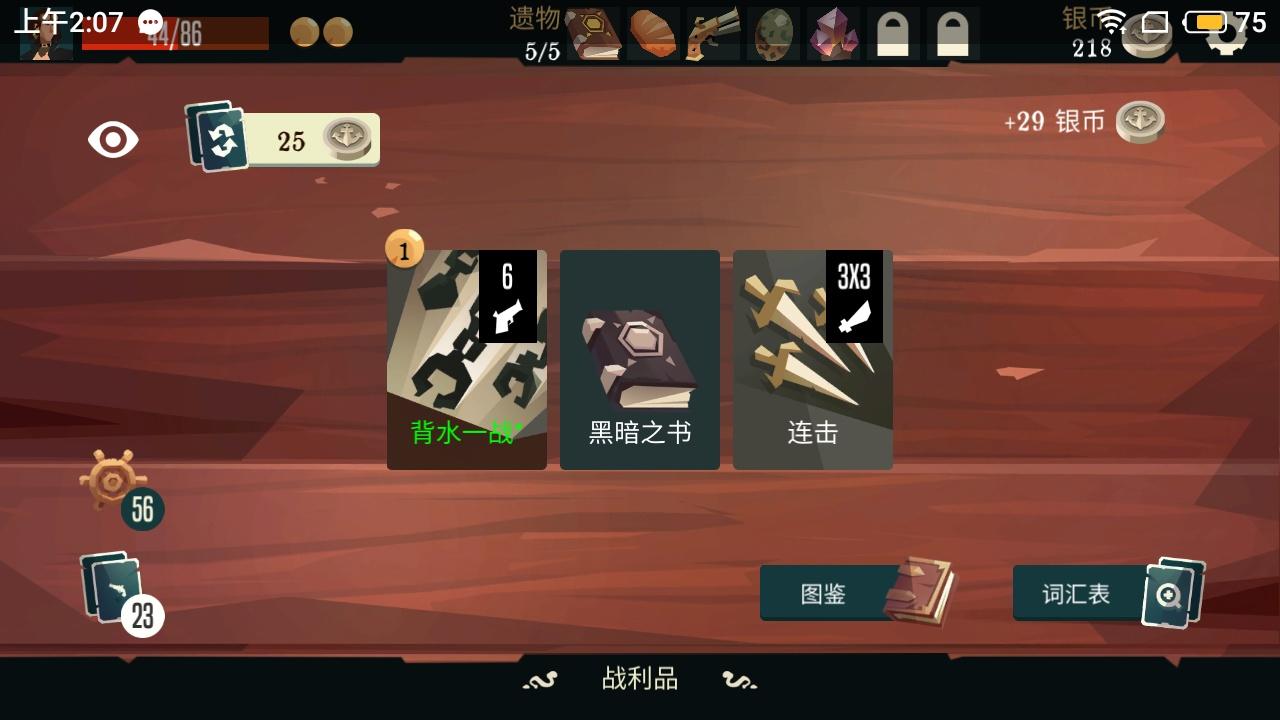Expand the 战利品 loot panel at the bottom
This screenshot has height=720, width=1280.
640,679
